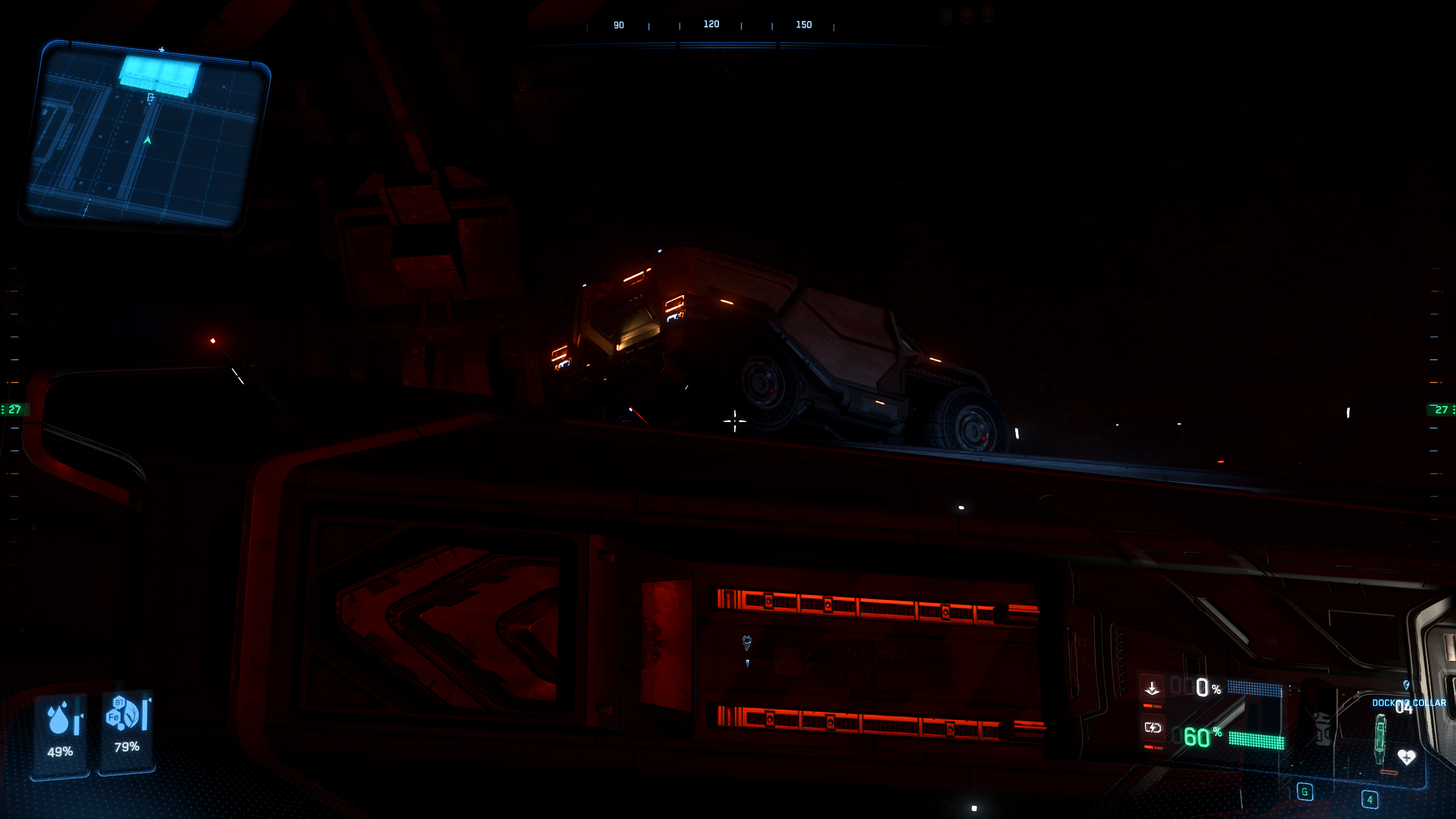Click the 150 heading on the compass
The image size is (1456, 819).
click(803, 25)
